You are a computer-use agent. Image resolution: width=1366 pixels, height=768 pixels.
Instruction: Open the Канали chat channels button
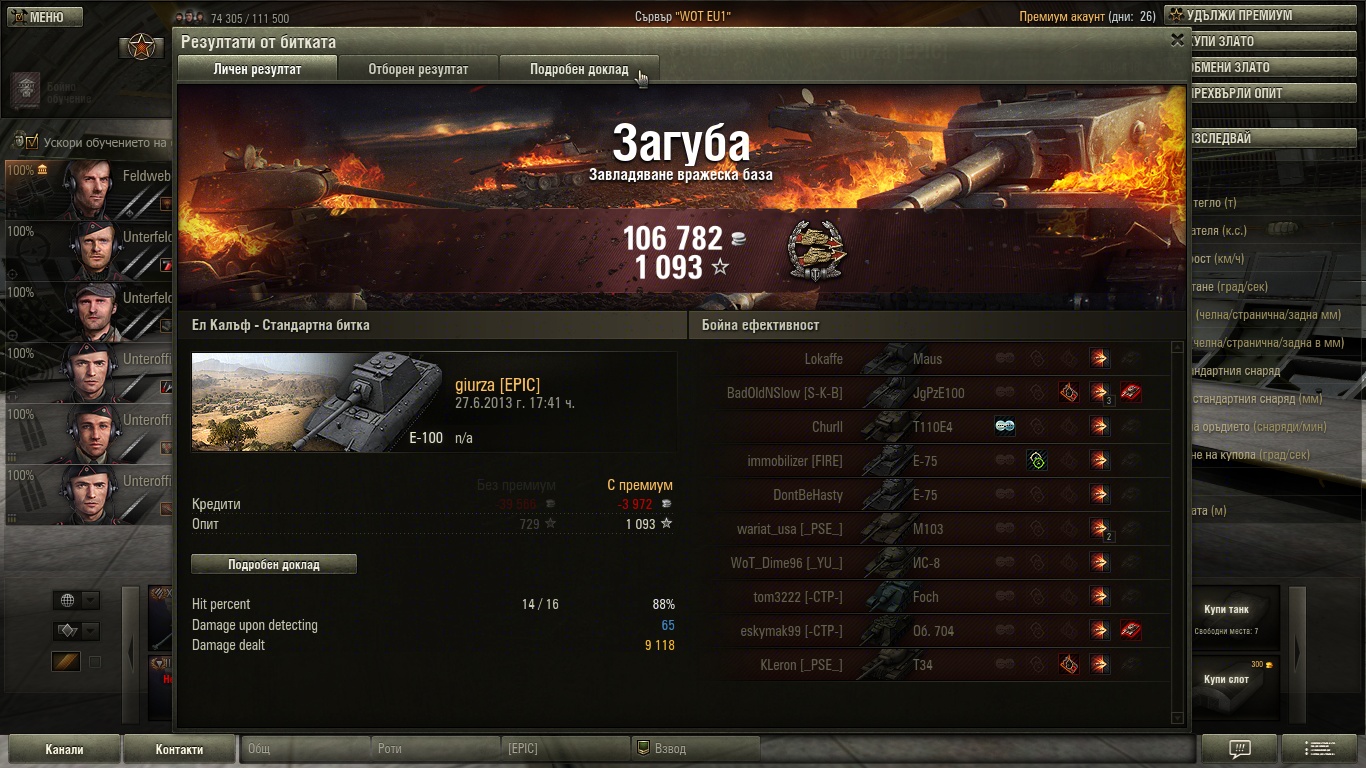pos(64,749)
